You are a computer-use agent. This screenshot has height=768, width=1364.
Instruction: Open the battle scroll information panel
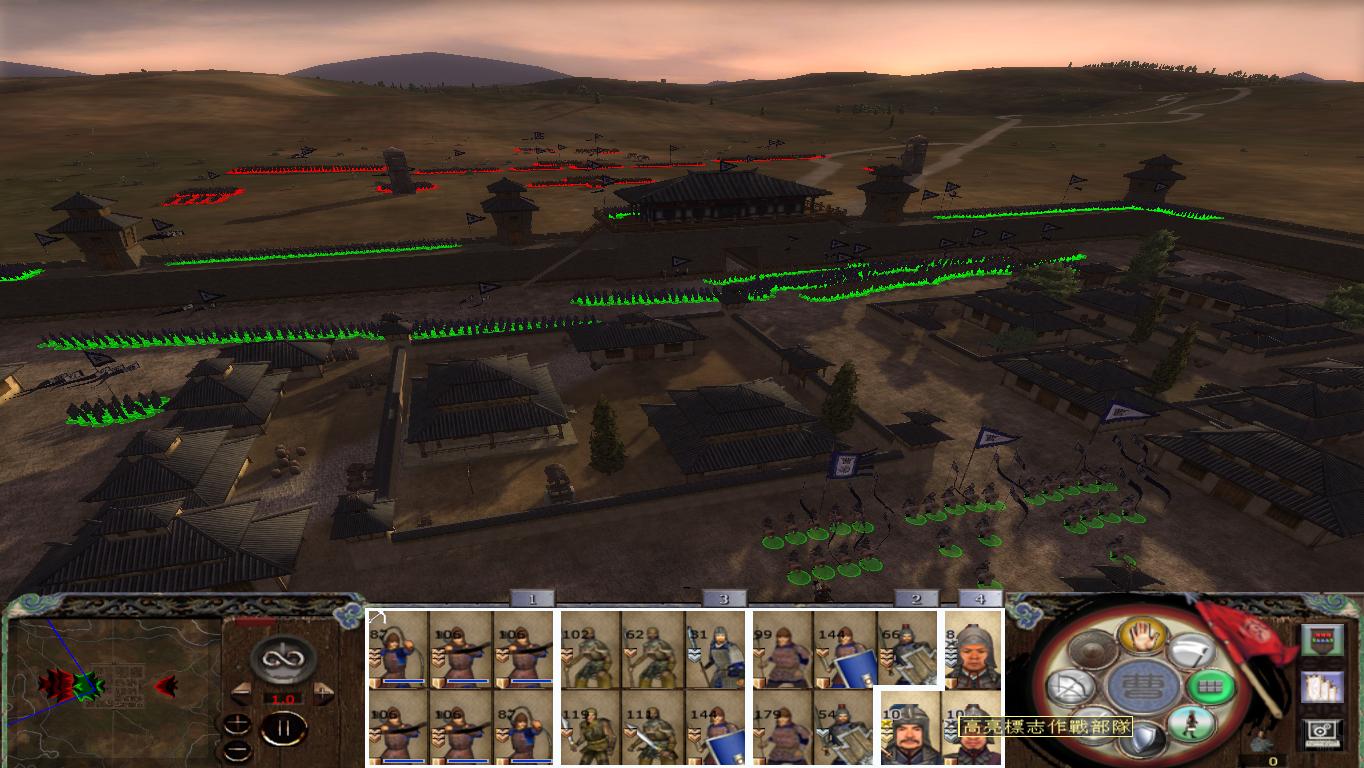click(1320, 687)
